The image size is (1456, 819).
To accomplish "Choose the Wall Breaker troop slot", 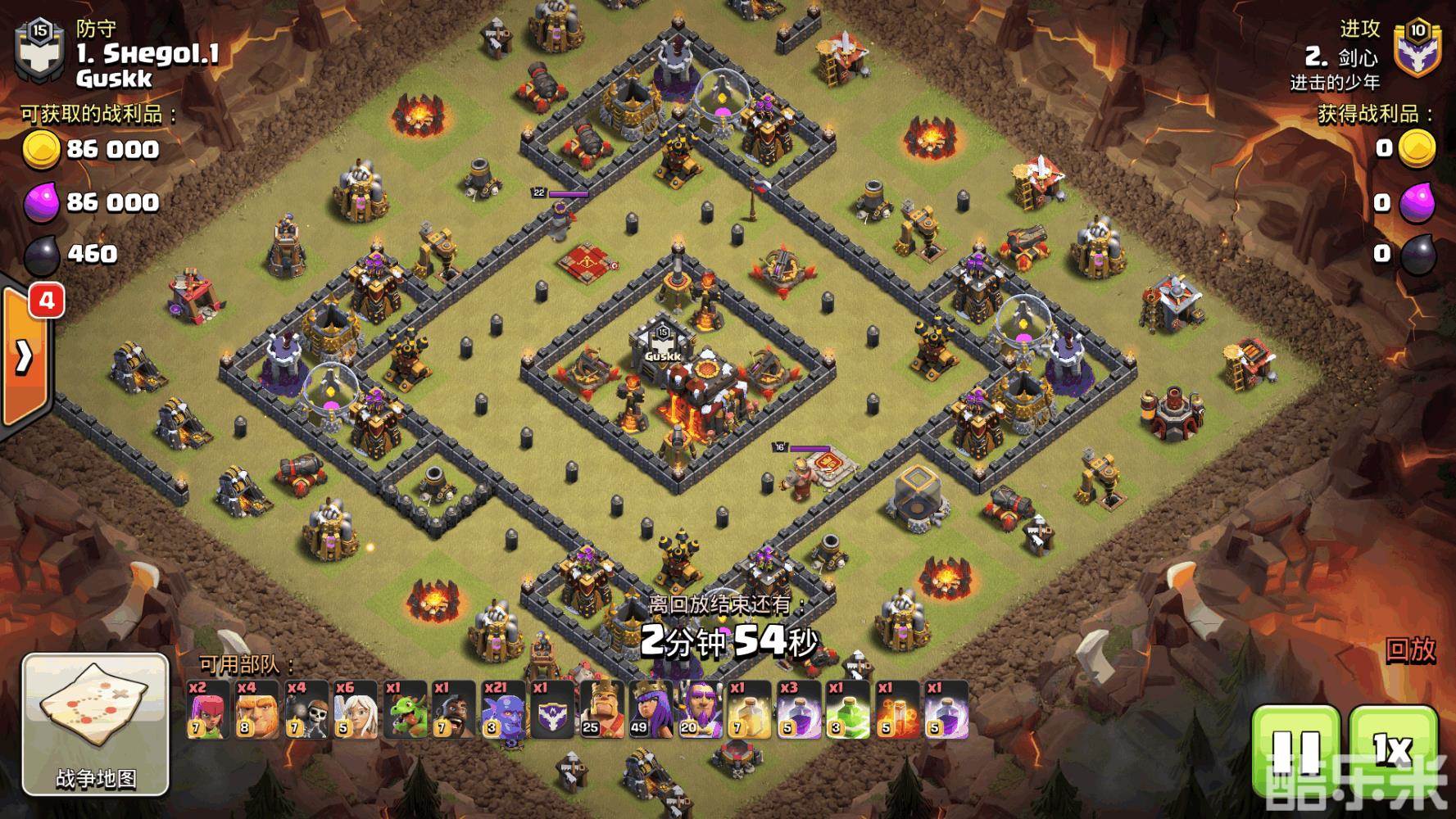I will [x=306, y=709].
